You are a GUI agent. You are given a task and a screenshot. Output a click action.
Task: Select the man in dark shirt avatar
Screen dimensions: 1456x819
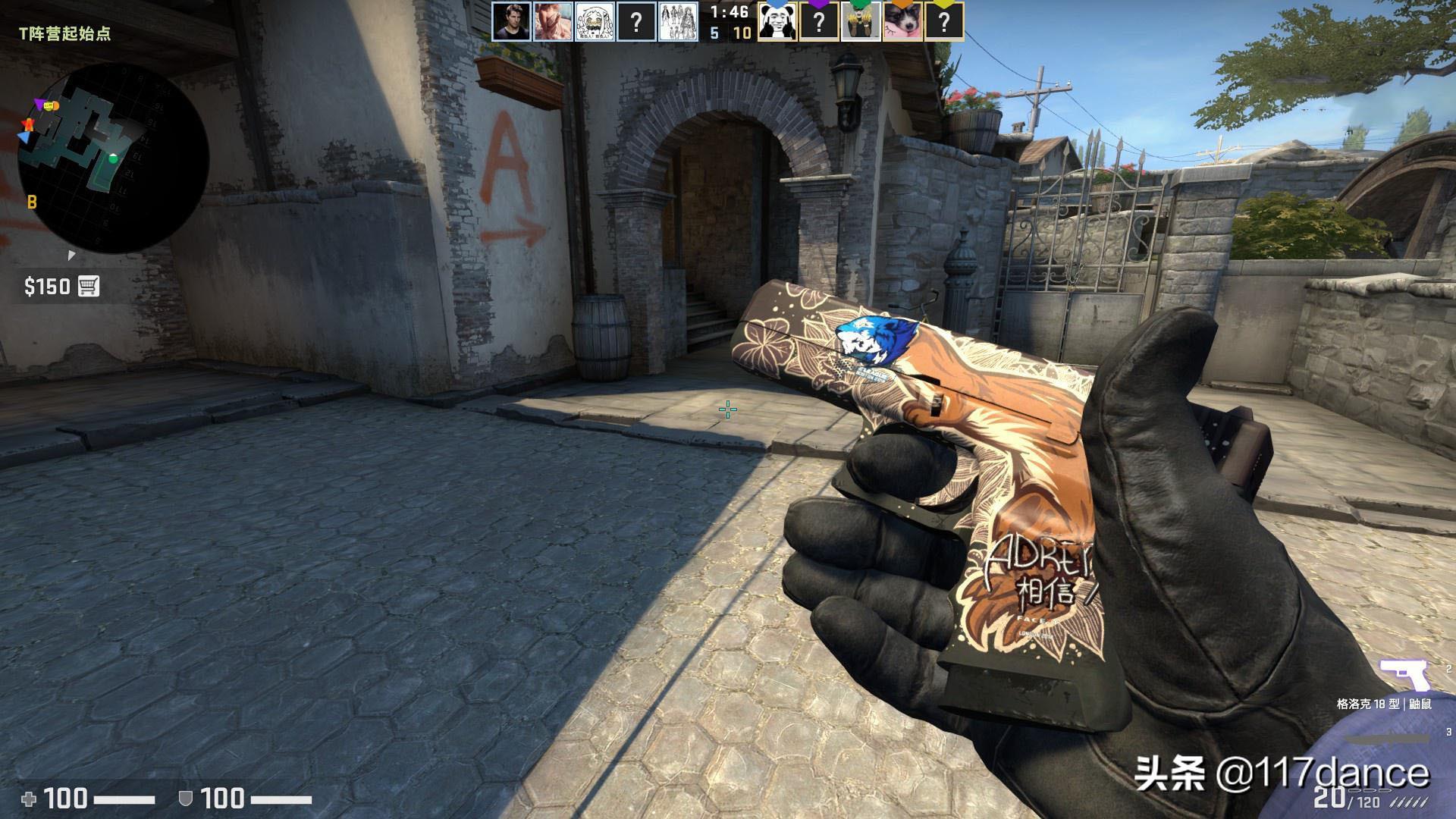pos(511,22)
